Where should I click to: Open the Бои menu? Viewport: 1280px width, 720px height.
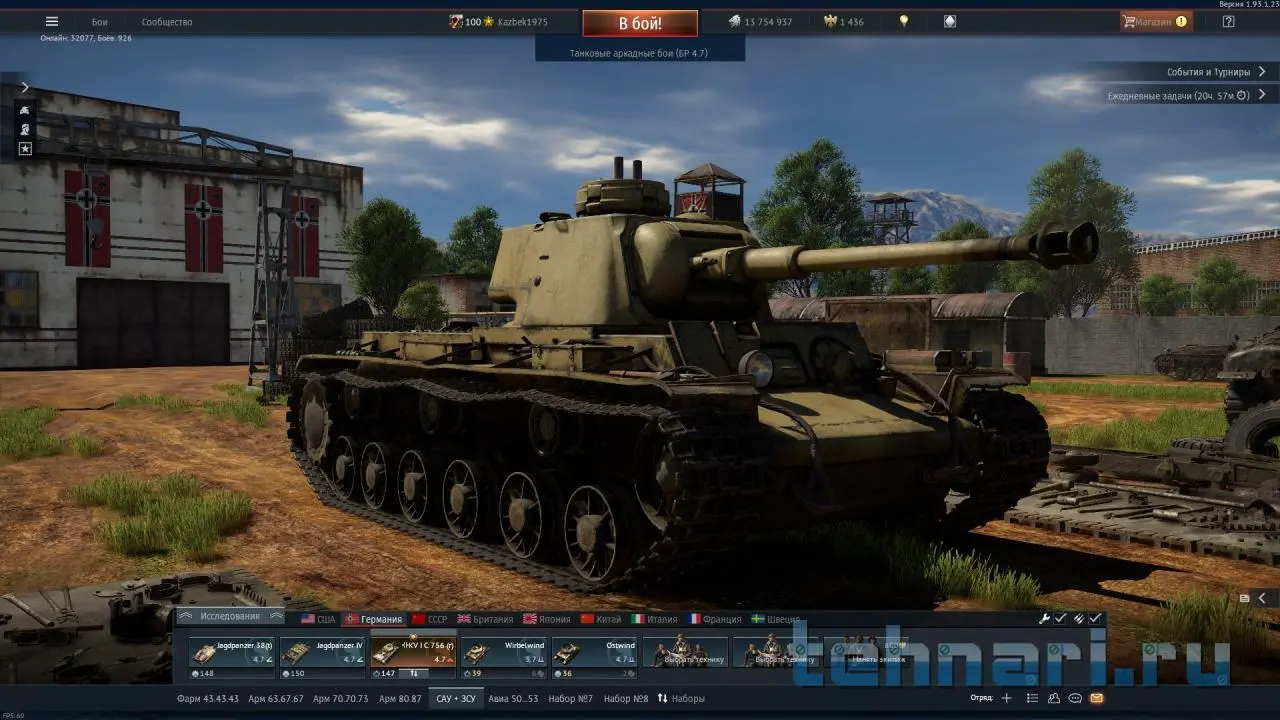[100, 22]
